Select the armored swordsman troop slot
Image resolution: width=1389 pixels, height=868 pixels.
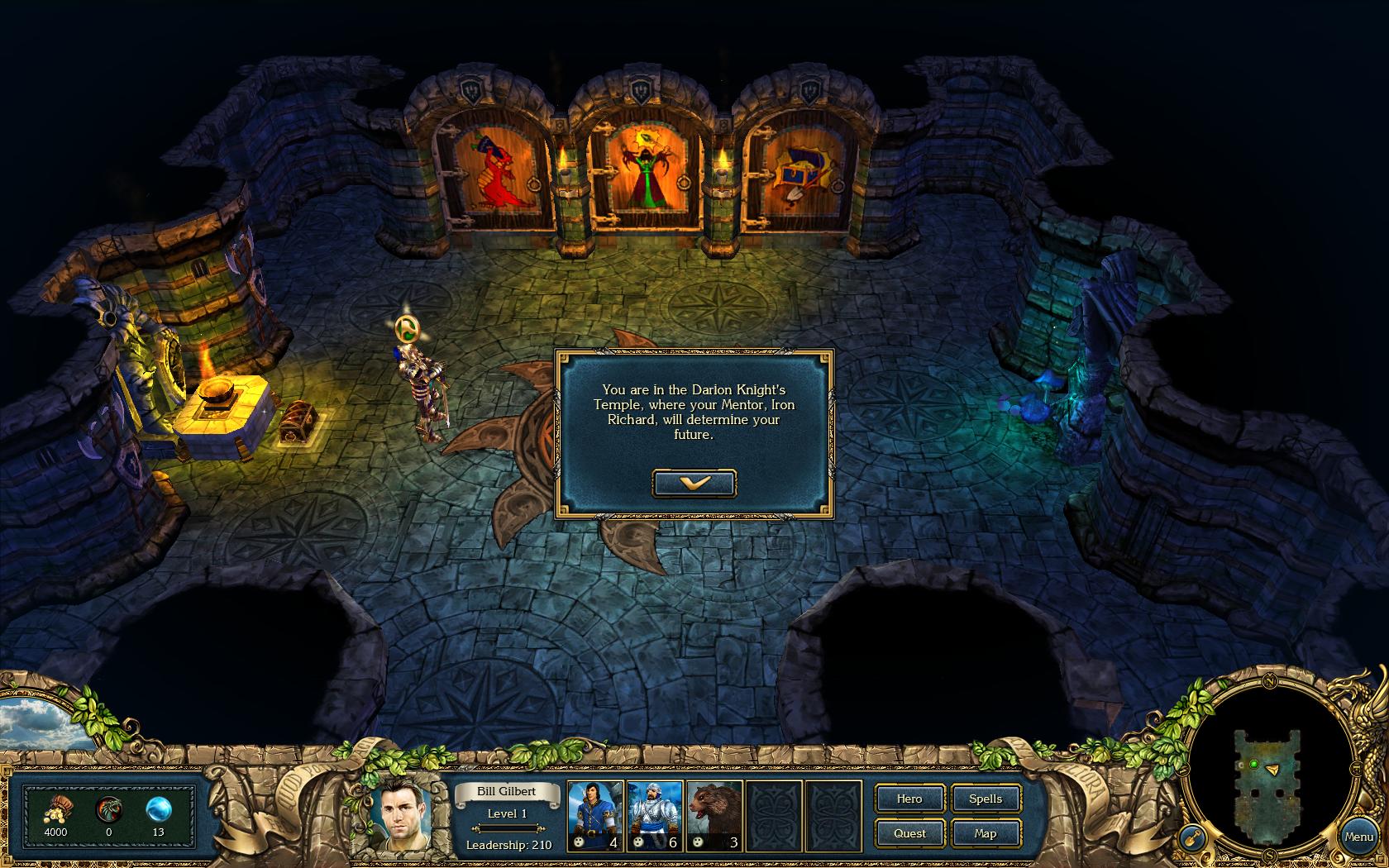(655, 816)
